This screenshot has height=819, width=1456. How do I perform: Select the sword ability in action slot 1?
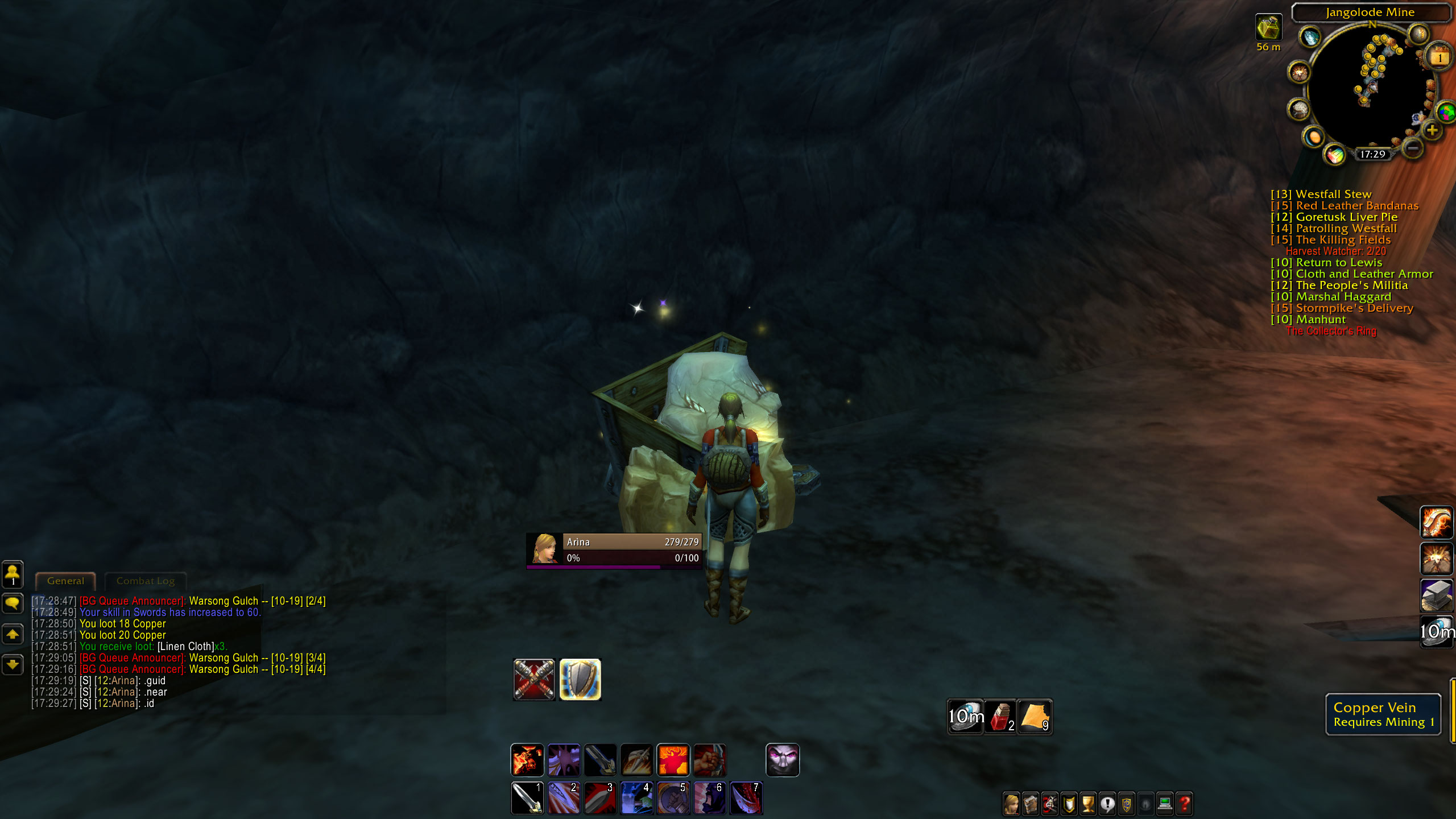pos(528,797)
